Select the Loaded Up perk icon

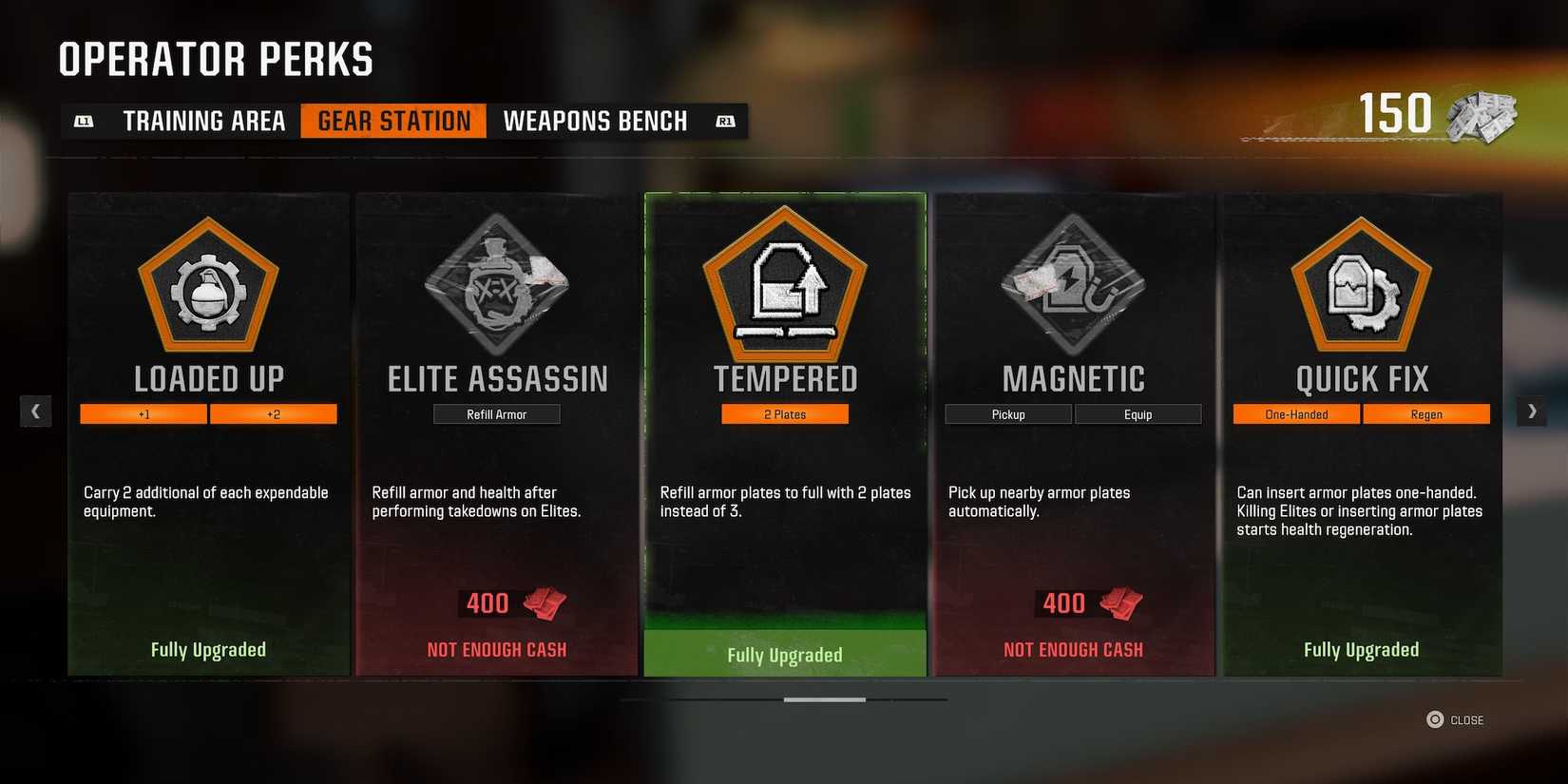click(207, 285)
